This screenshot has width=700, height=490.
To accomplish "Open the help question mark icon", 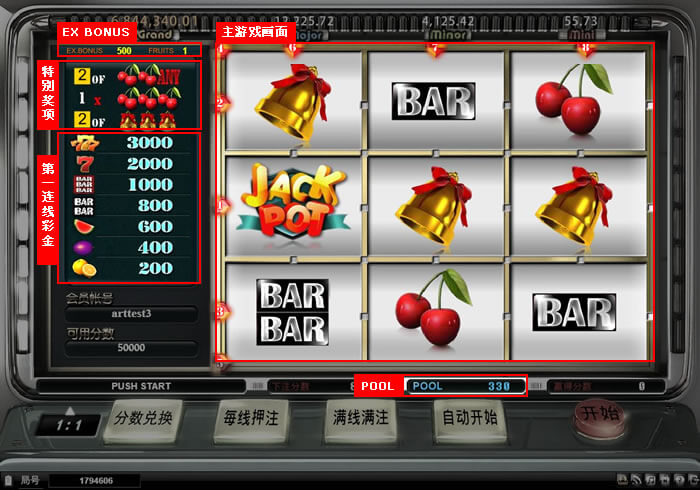I will tap(679, 480).
